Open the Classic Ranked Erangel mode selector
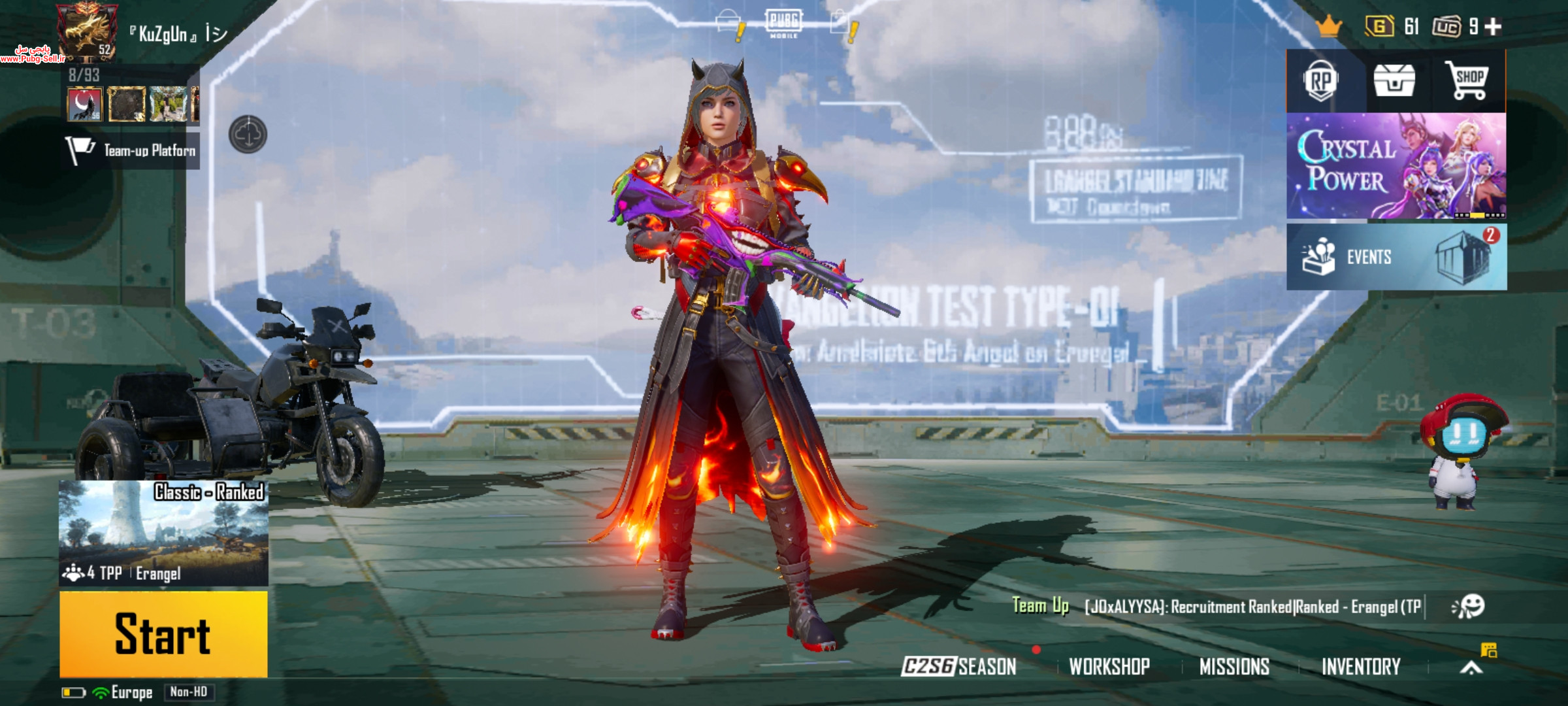 pyautogui.click(x=163, y=533)
